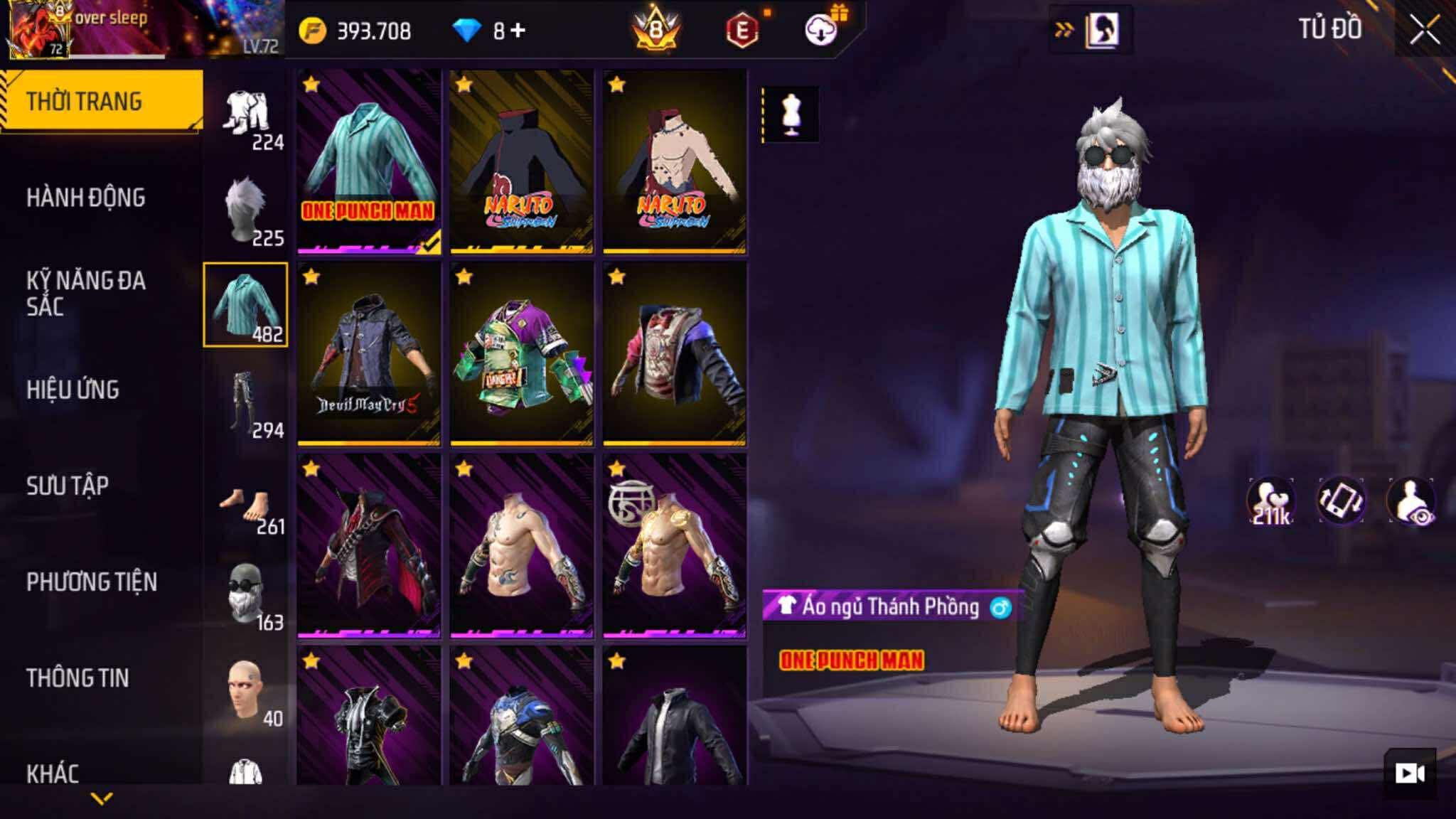This screenshot has height=819, width=1456.
Task: Open the shoes category showing 261
Action: pos(245,506)
